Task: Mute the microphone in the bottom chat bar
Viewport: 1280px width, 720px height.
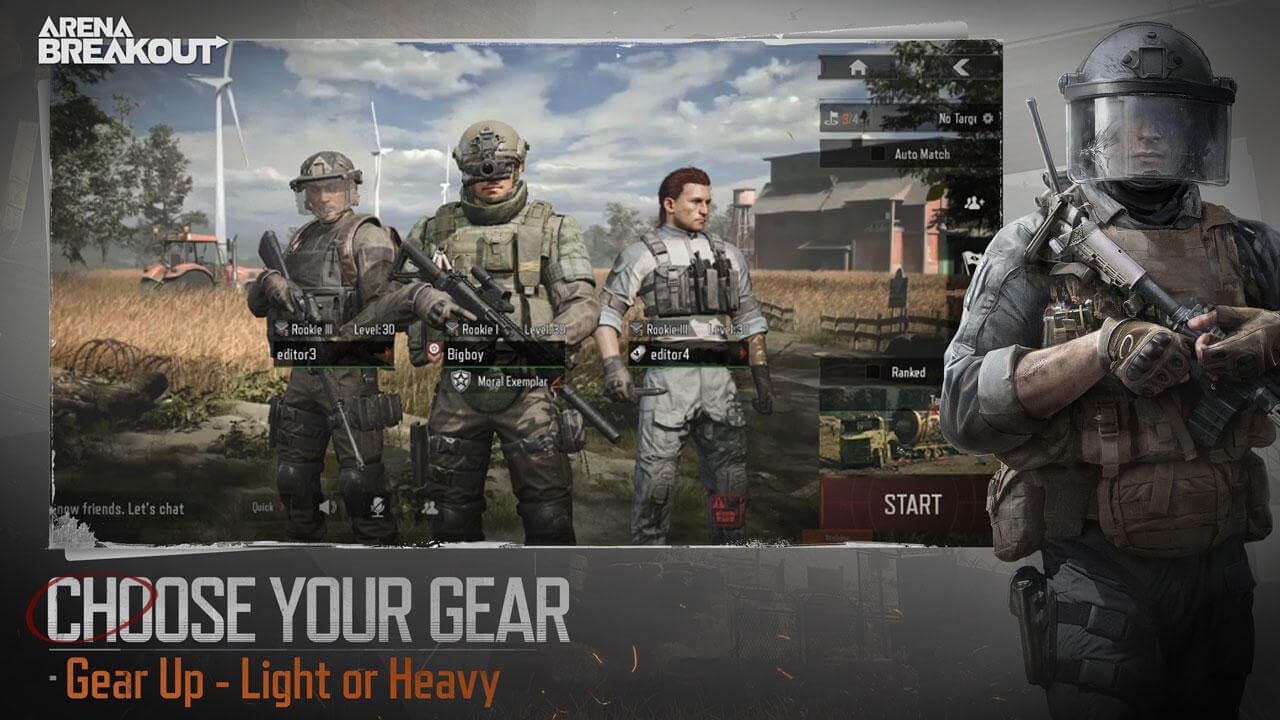Action: (x=378, y=507)
